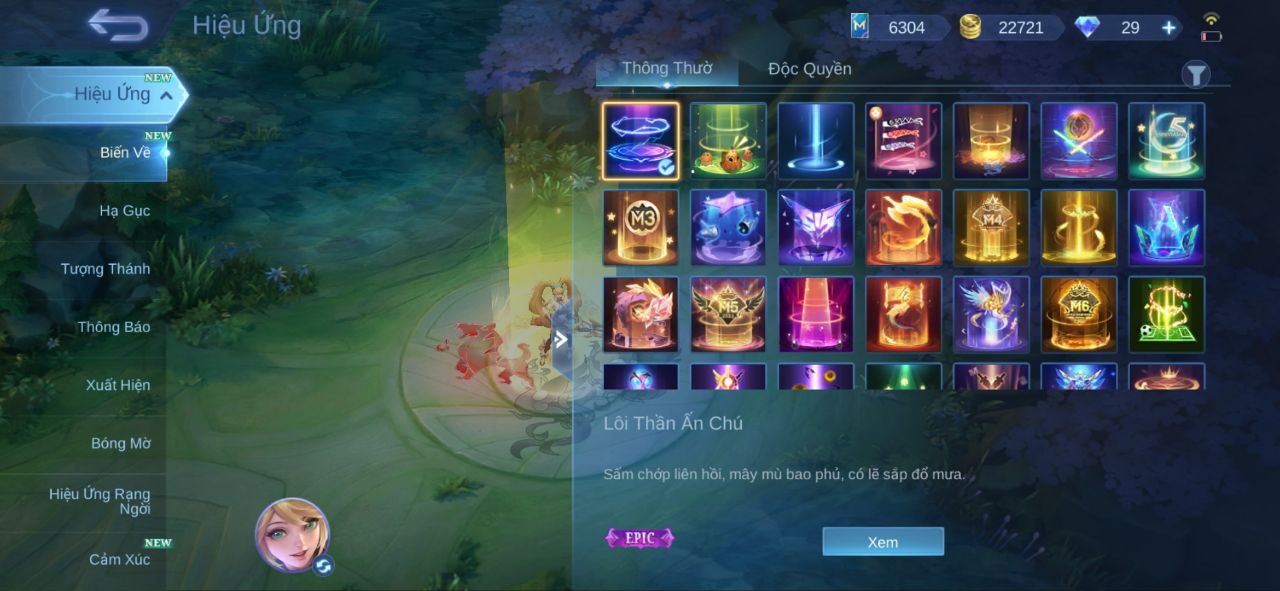Collapse the Hiệu Ứng menu header
The height and width of the screenshot is (591, 1280).
(166, 95)
